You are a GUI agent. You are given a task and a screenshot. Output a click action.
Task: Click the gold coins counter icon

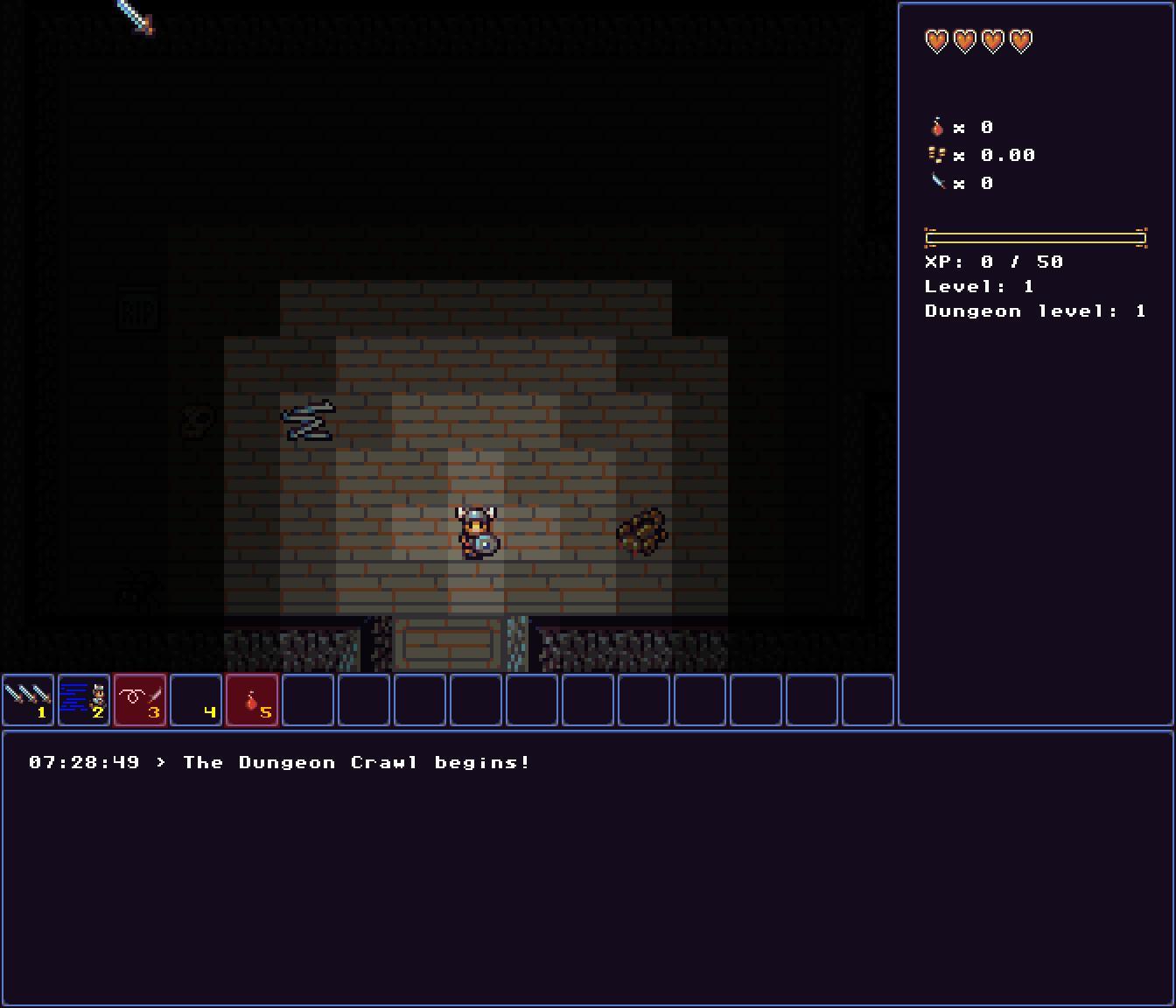(x=938, y=155)
